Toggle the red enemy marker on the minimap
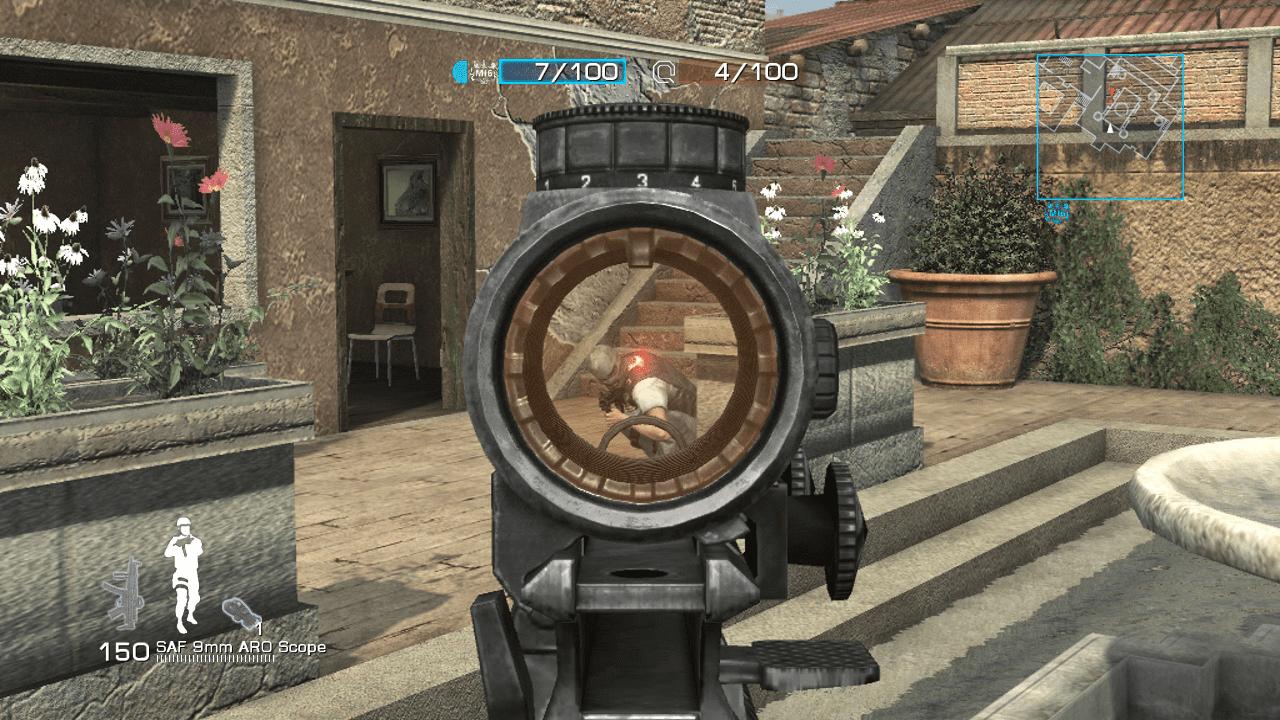 [x=1111, y=90]
